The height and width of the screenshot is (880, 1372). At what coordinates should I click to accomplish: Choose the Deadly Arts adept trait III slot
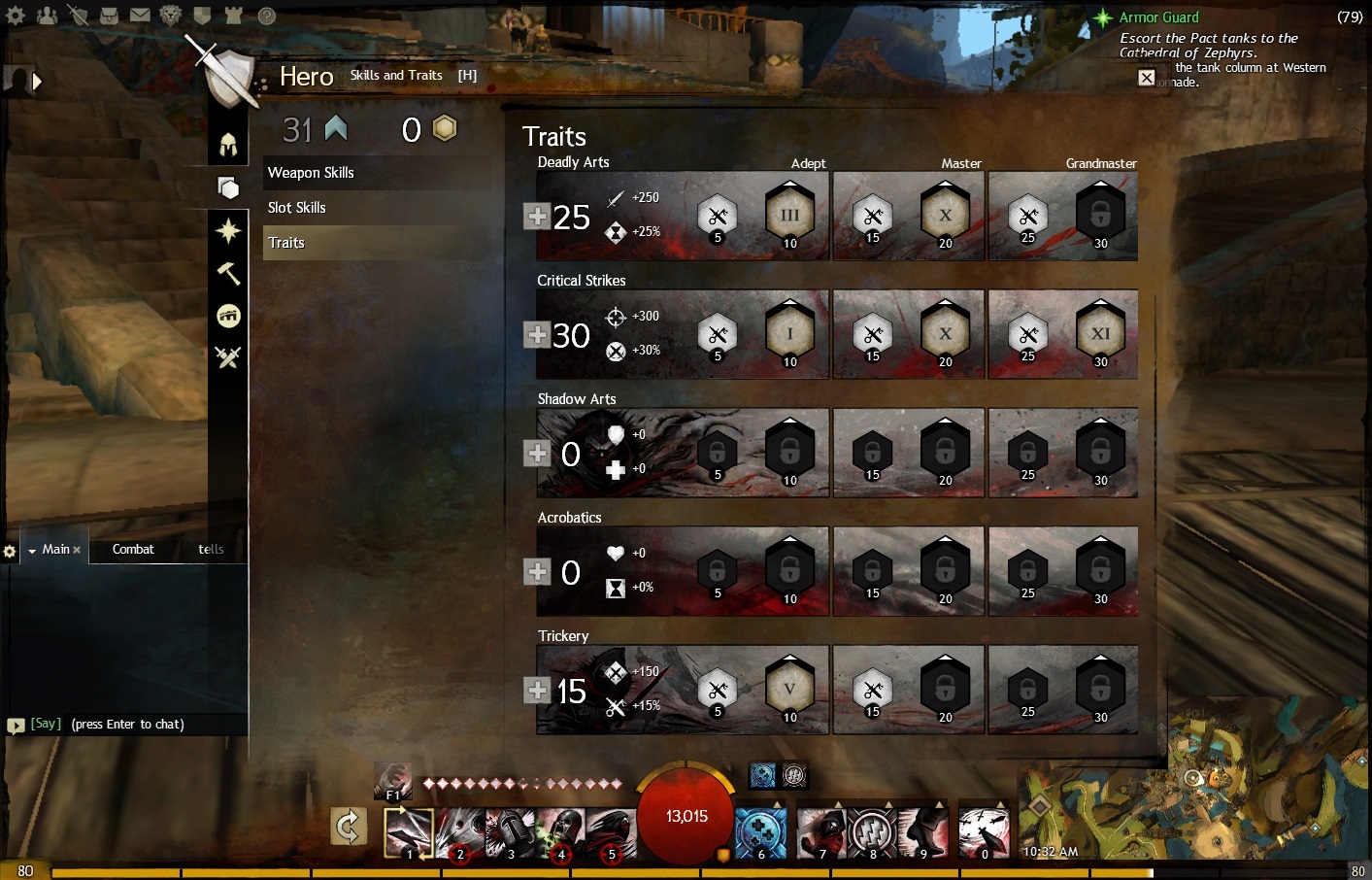789,215
